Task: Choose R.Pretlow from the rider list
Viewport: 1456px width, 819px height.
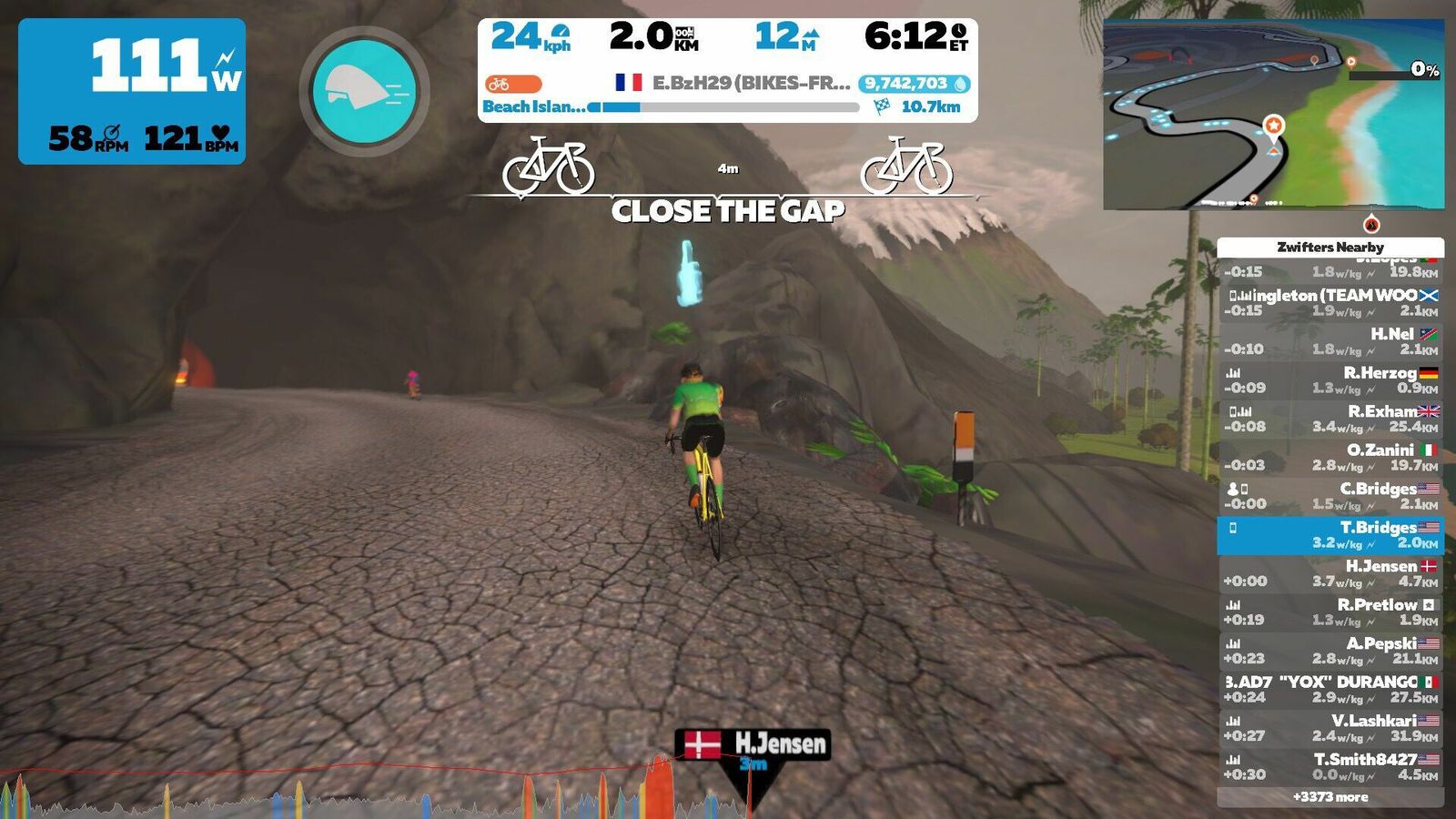Action: point(1330,612)
